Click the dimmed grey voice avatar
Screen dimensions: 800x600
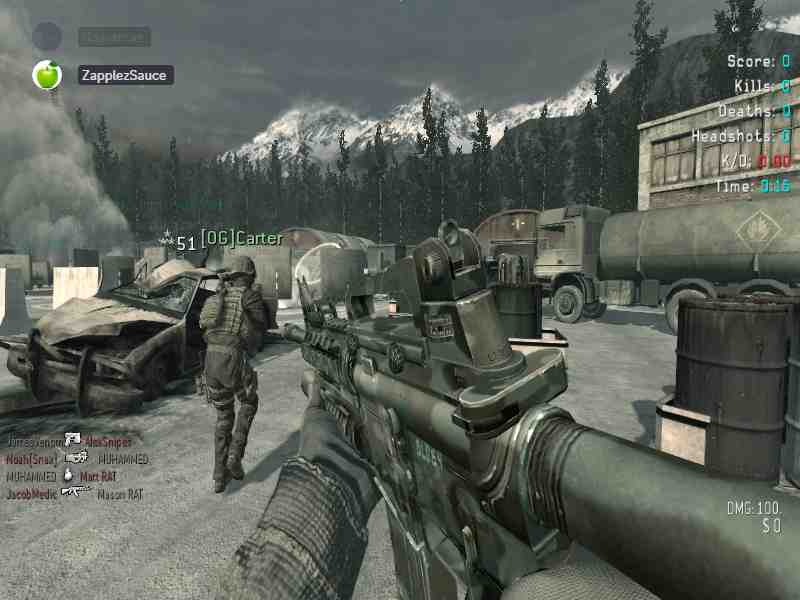click(47, 37)
